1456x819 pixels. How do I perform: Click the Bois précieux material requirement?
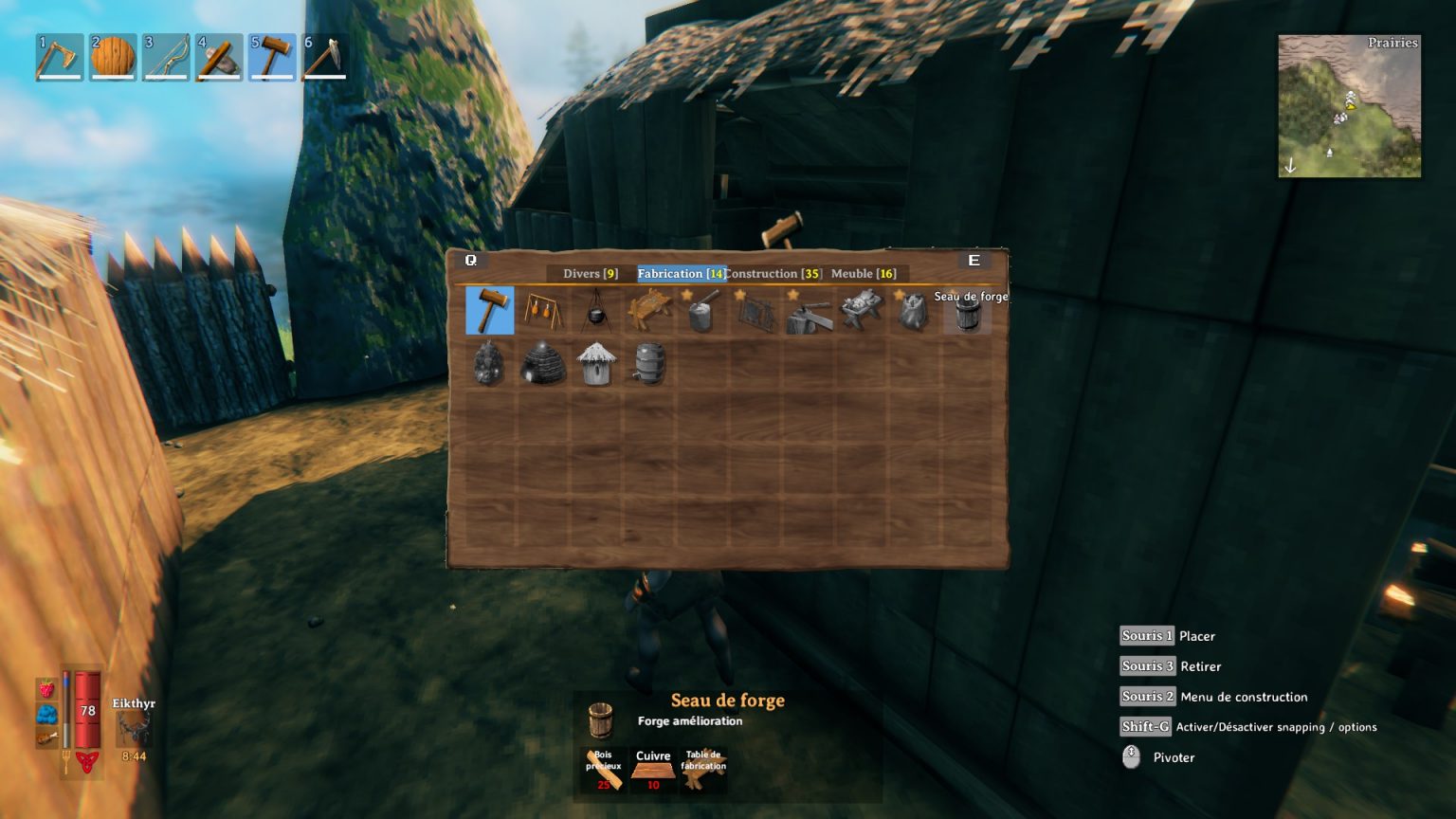click(x=605, y=766)
